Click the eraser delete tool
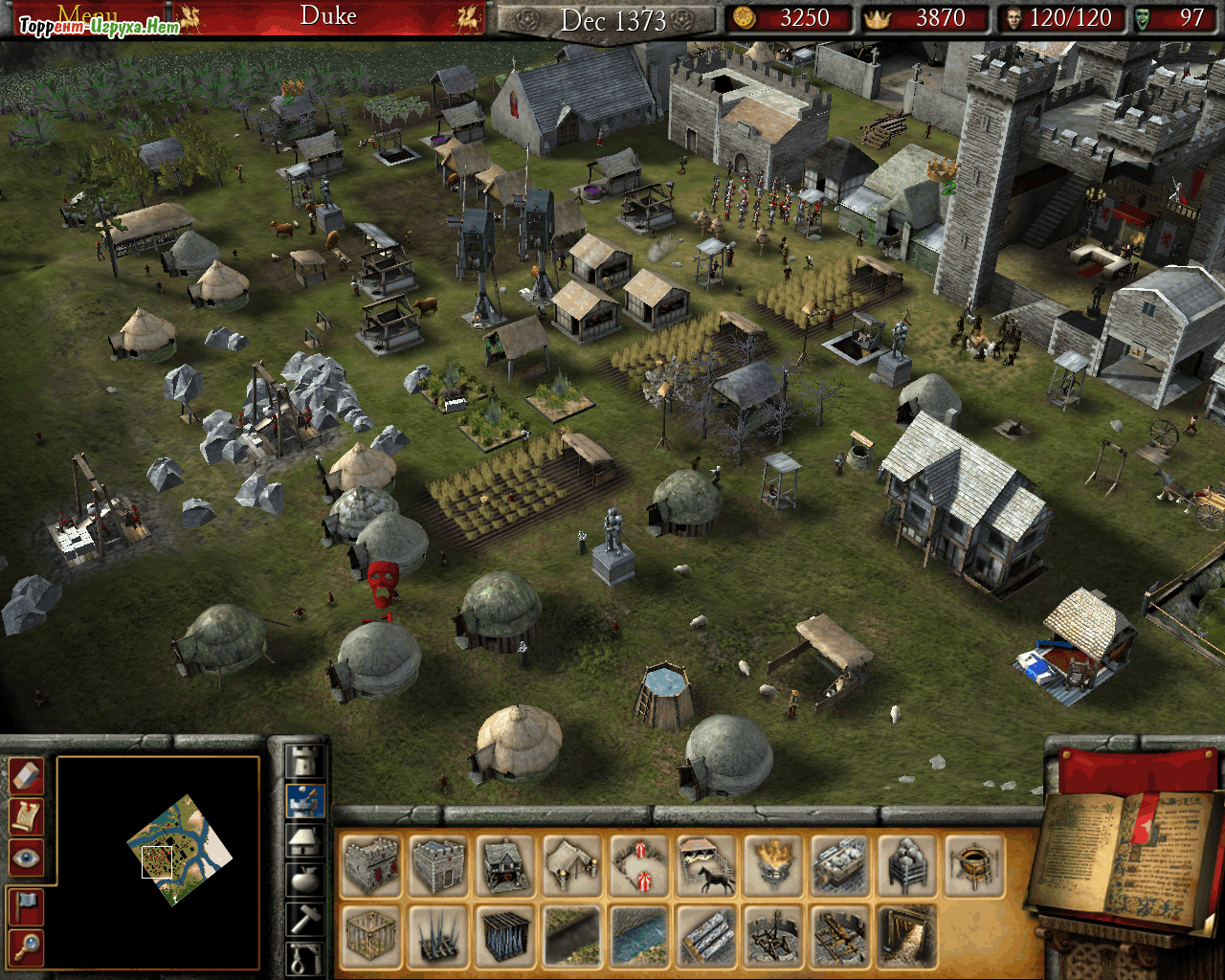 coord(27,776)
